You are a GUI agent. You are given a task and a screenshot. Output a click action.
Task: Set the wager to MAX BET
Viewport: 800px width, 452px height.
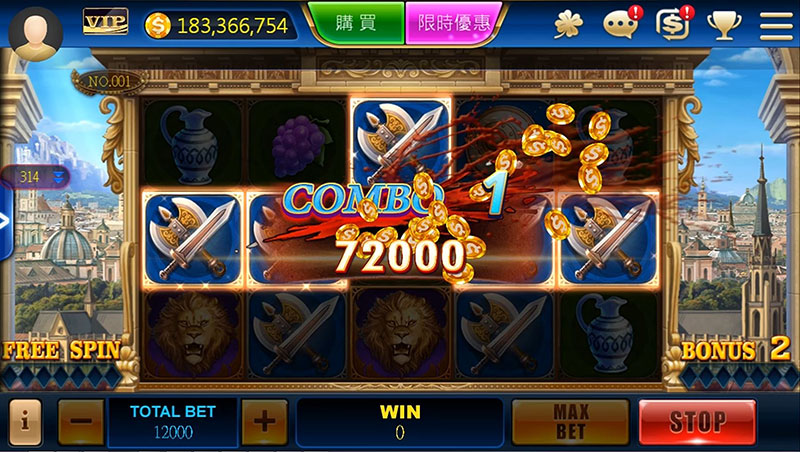coord(570,421)
